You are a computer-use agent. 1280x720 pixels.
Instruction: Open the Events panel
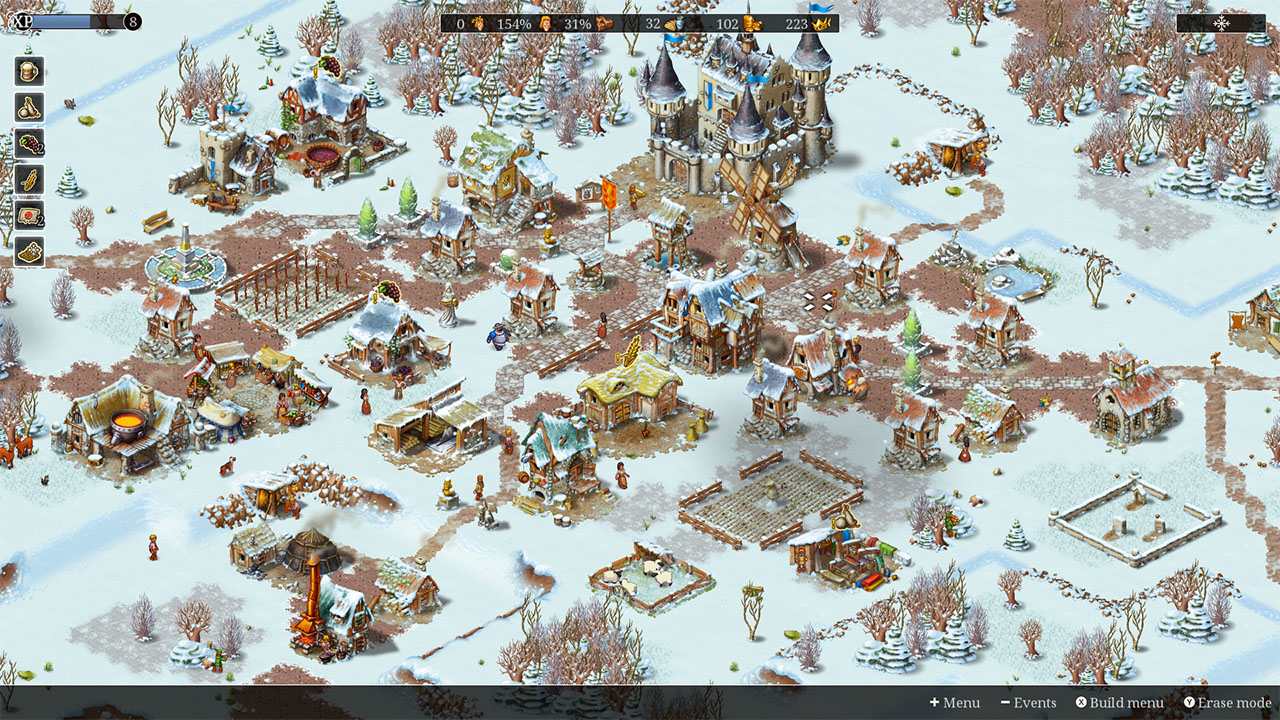click(x=1033, y=703)
